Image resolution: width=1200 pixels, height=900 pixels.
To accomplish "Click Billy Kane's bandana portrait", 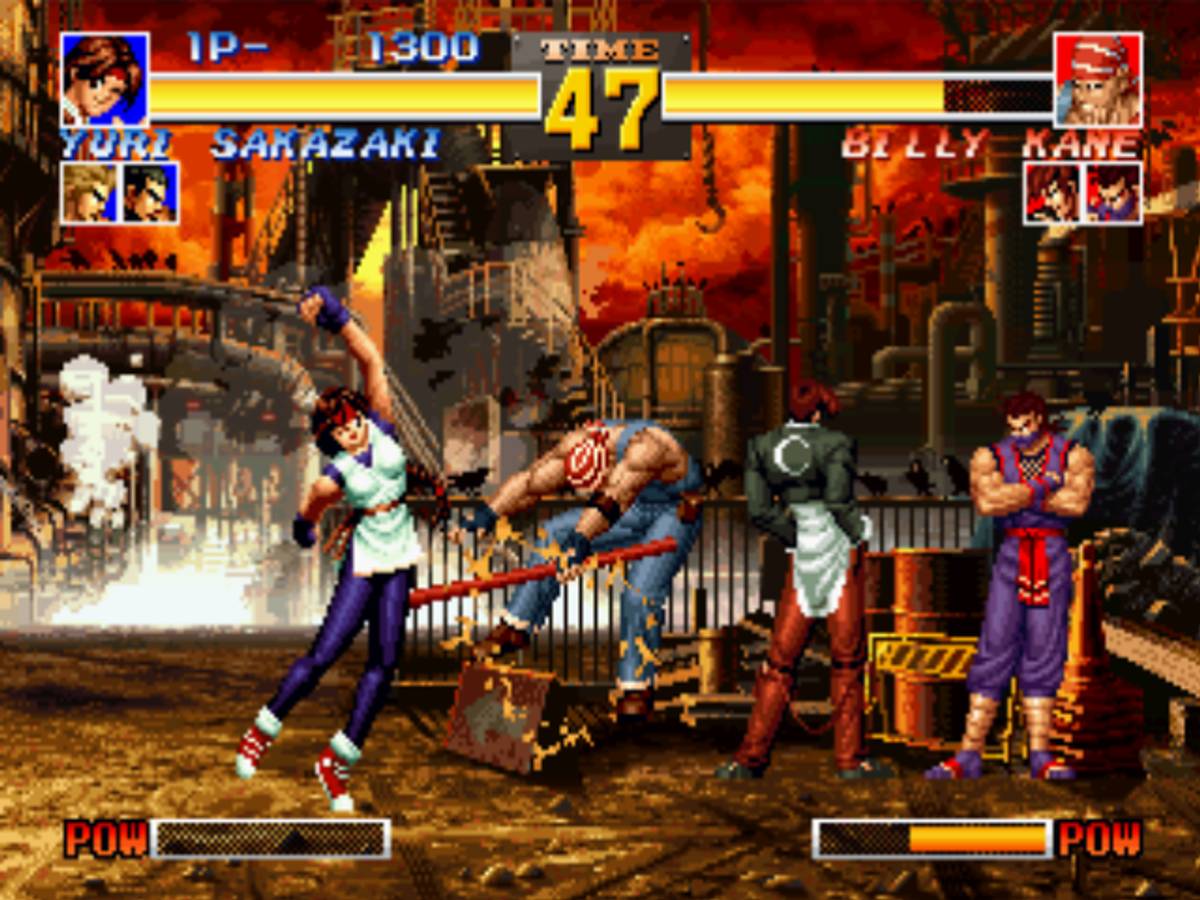I will point(1097,79).
